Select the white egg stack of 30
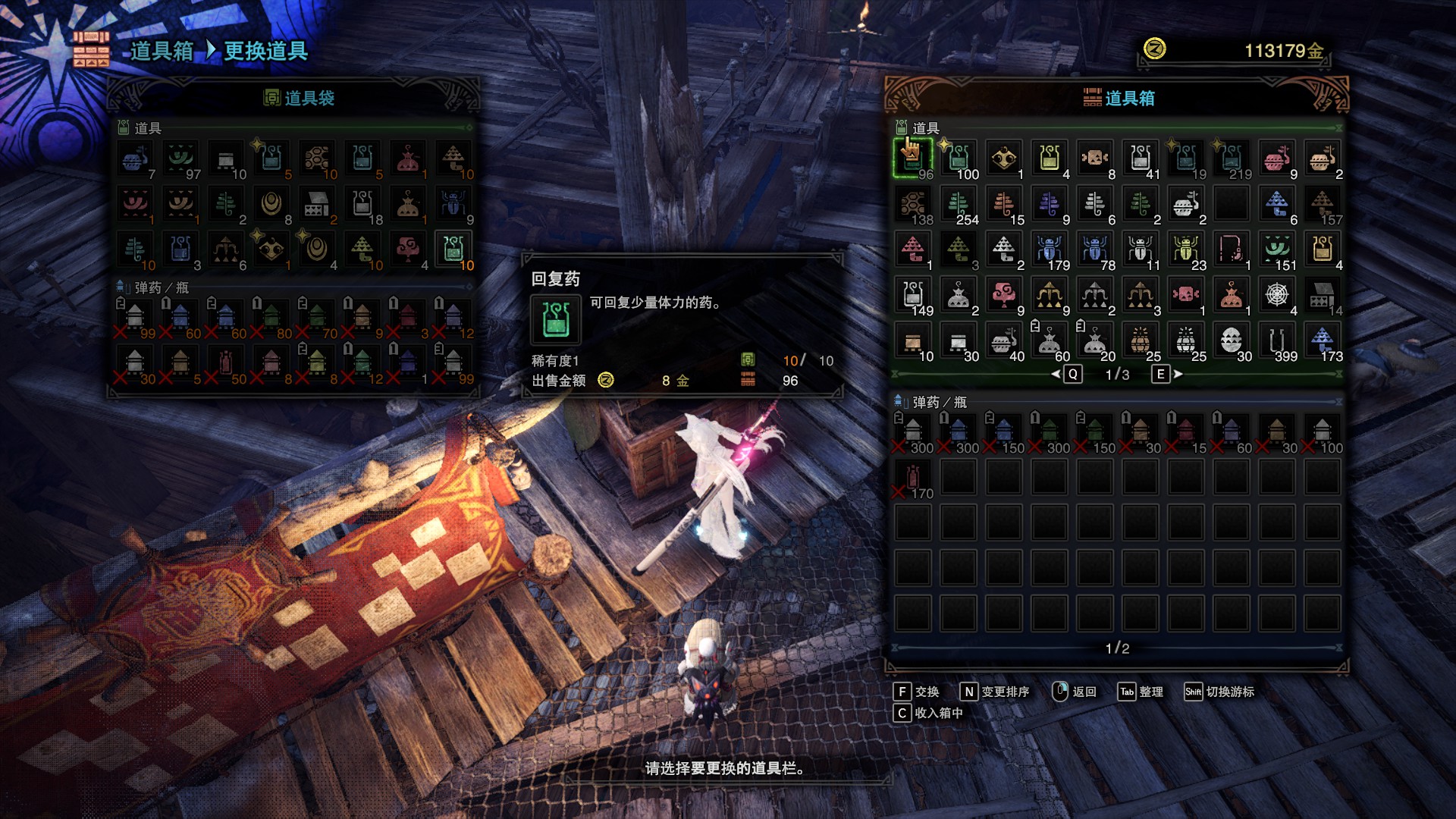Screen dimensions: 1456x819 click(x=1232, y=340)
